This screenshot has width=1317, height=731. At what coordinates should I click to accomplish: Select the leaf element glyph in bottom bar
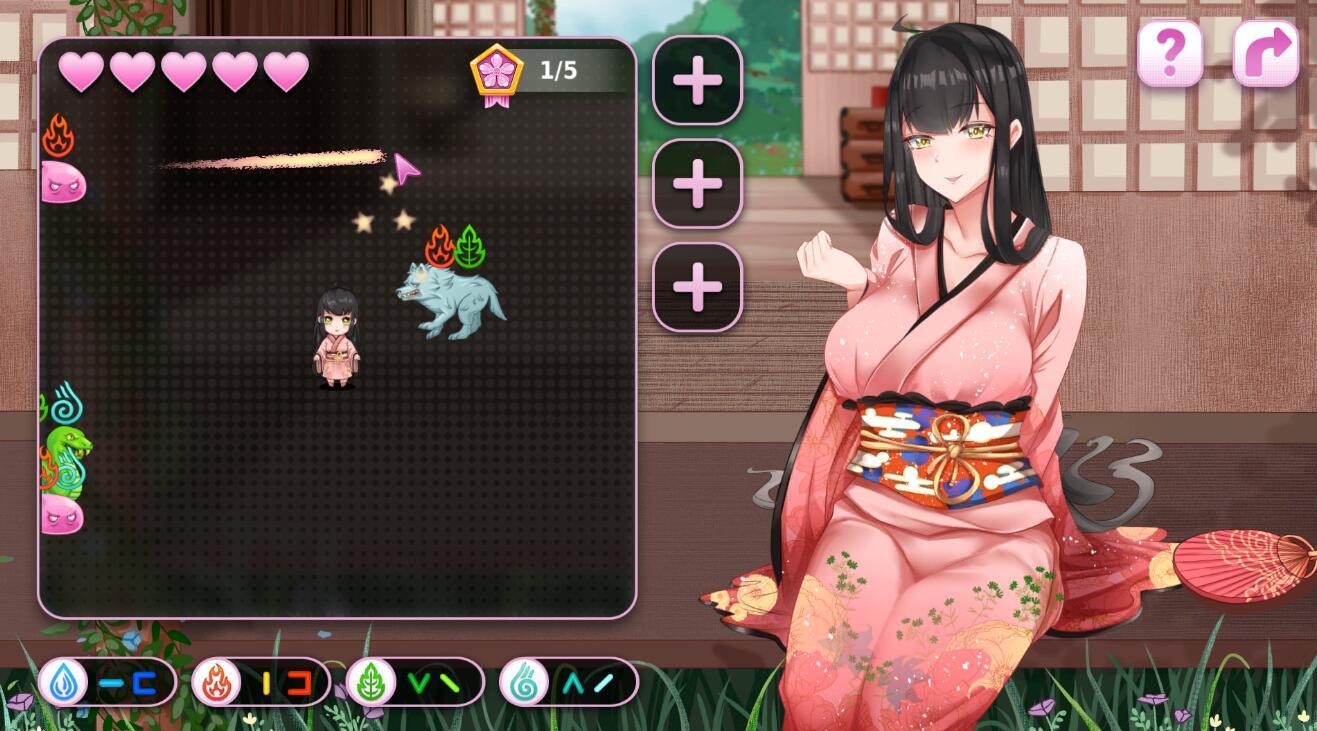pyautogui.click(x=372, y=682)
